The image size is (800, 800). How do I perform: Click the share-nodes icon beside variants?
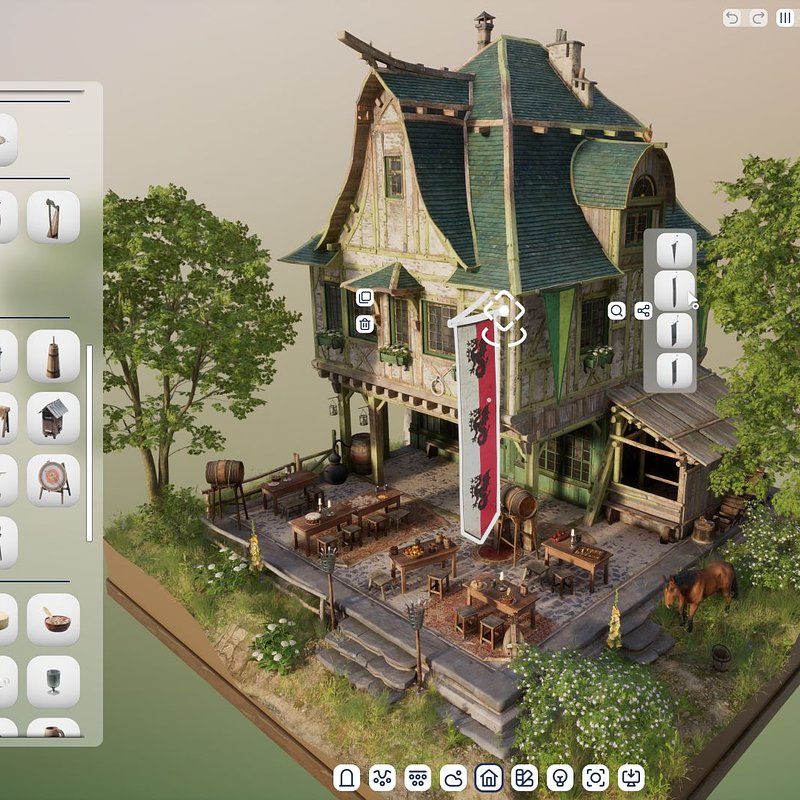click(643, 311)
